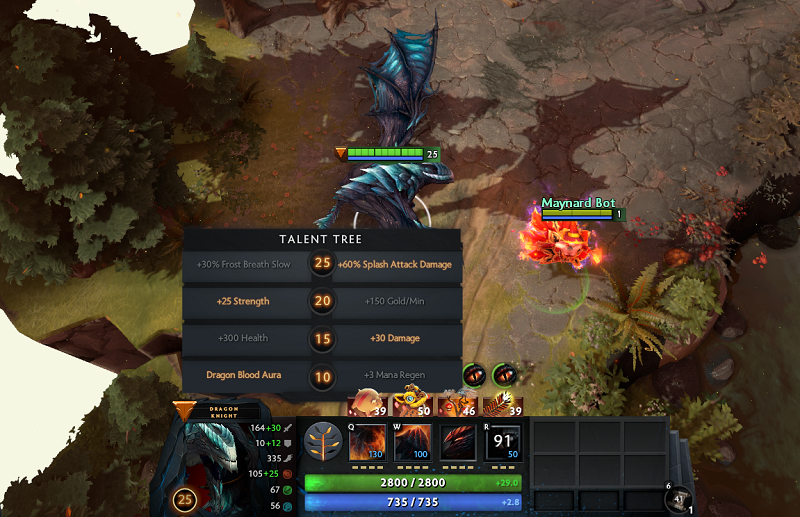This screenshot has height=517, width=800.
Task: Click the item icon at the HUD's bottom-right
Action: pos(681,499)
